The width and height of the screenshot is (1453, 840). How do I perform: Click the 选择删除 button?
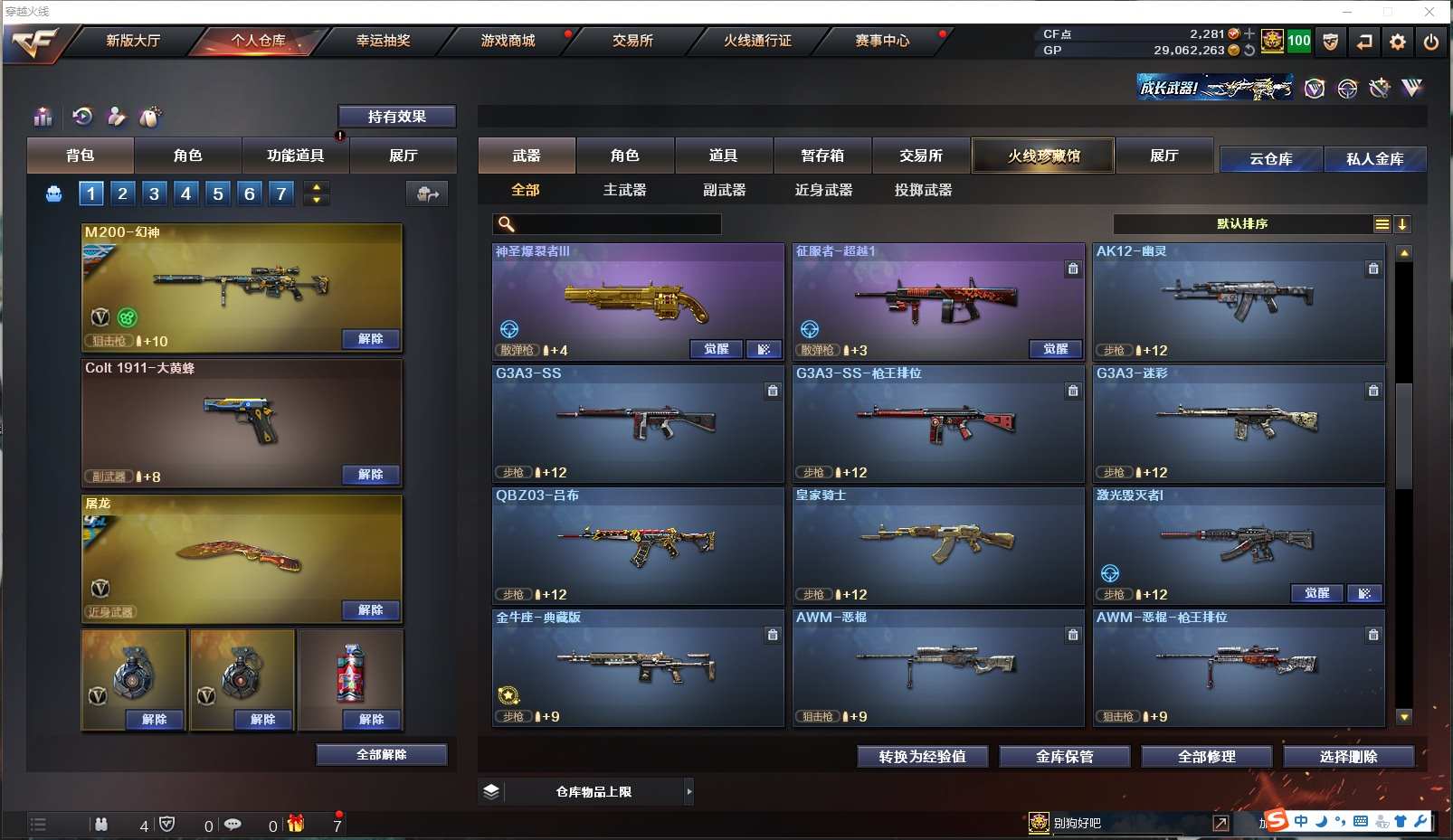[x=1348, y=757]
